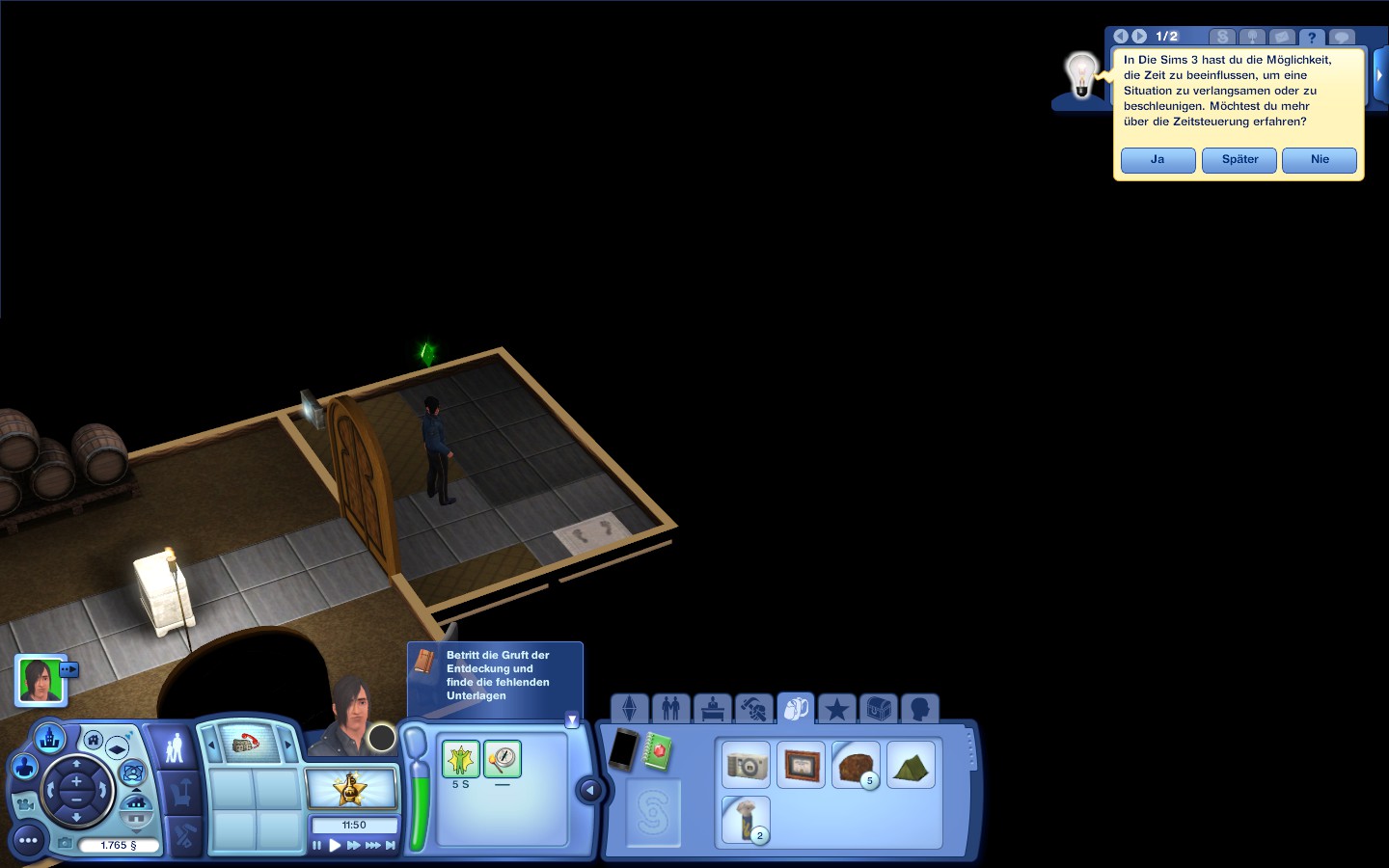Open the options menu with three dots

pyautogui.click(x=28, y=841)
